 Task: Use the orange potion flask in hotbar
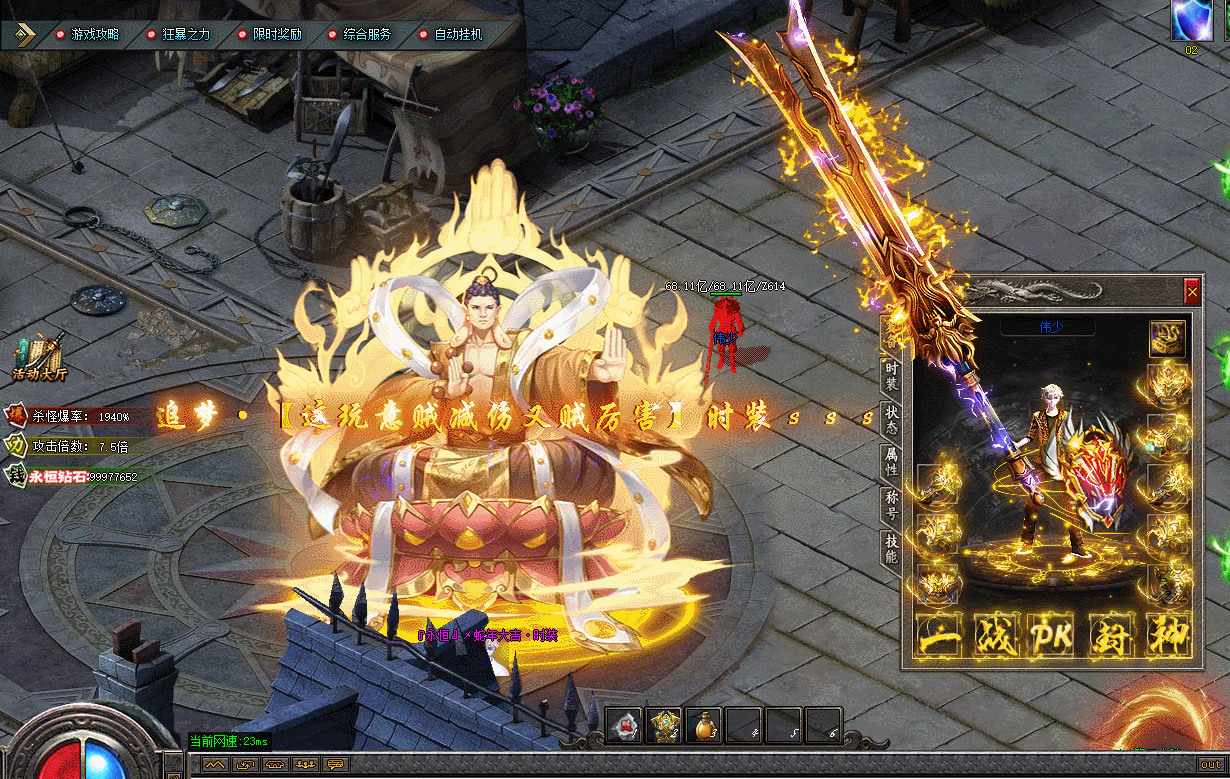click(704, 726)
